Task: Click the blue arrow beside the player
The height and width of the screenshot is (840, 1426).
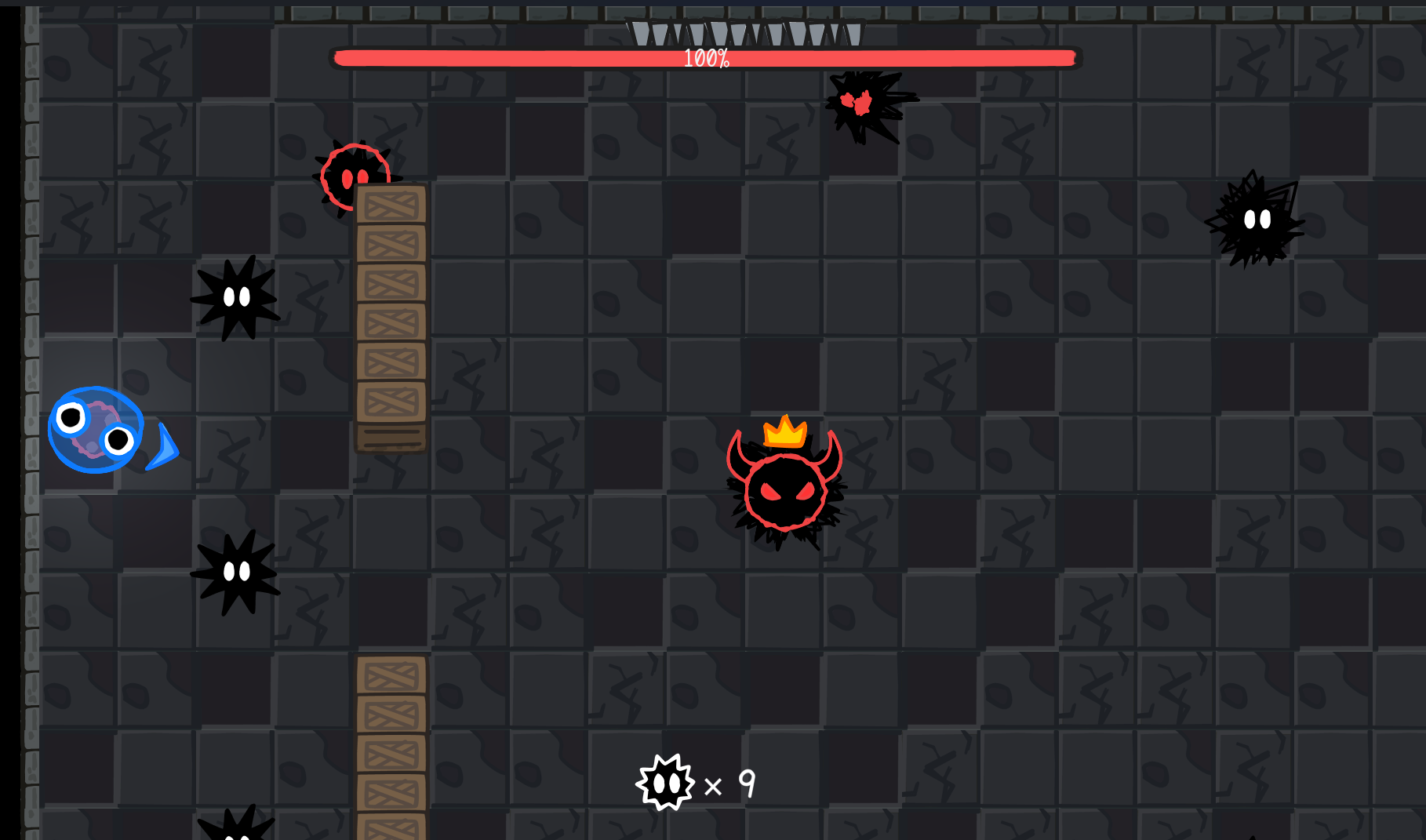Action: 163,449
